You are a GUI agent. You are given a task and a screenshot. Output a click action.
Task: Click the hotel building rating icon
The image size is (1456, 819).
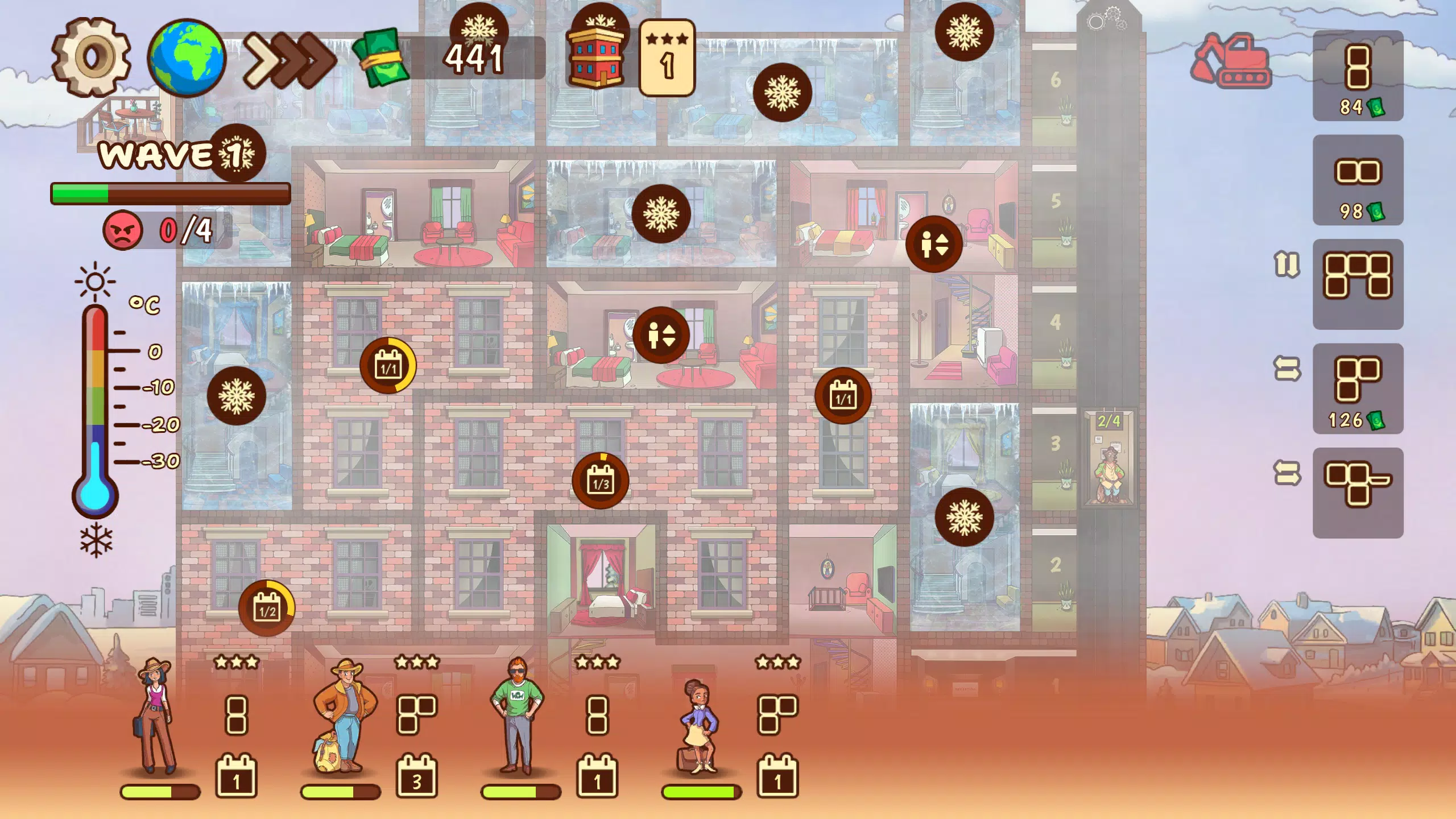(x=597, y=57)
